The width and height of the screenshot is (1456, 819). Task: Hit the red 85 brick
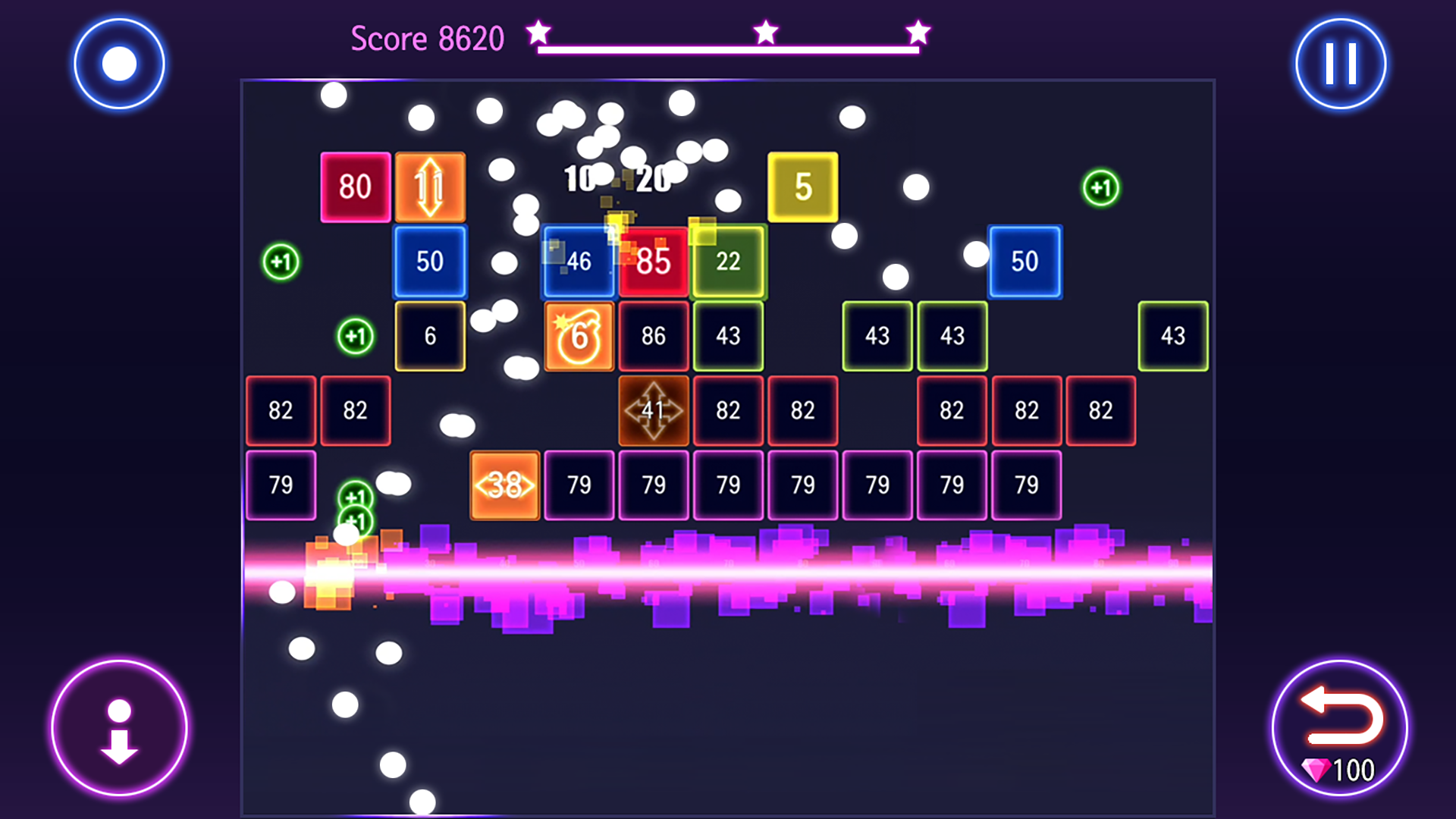coord(653,262)
